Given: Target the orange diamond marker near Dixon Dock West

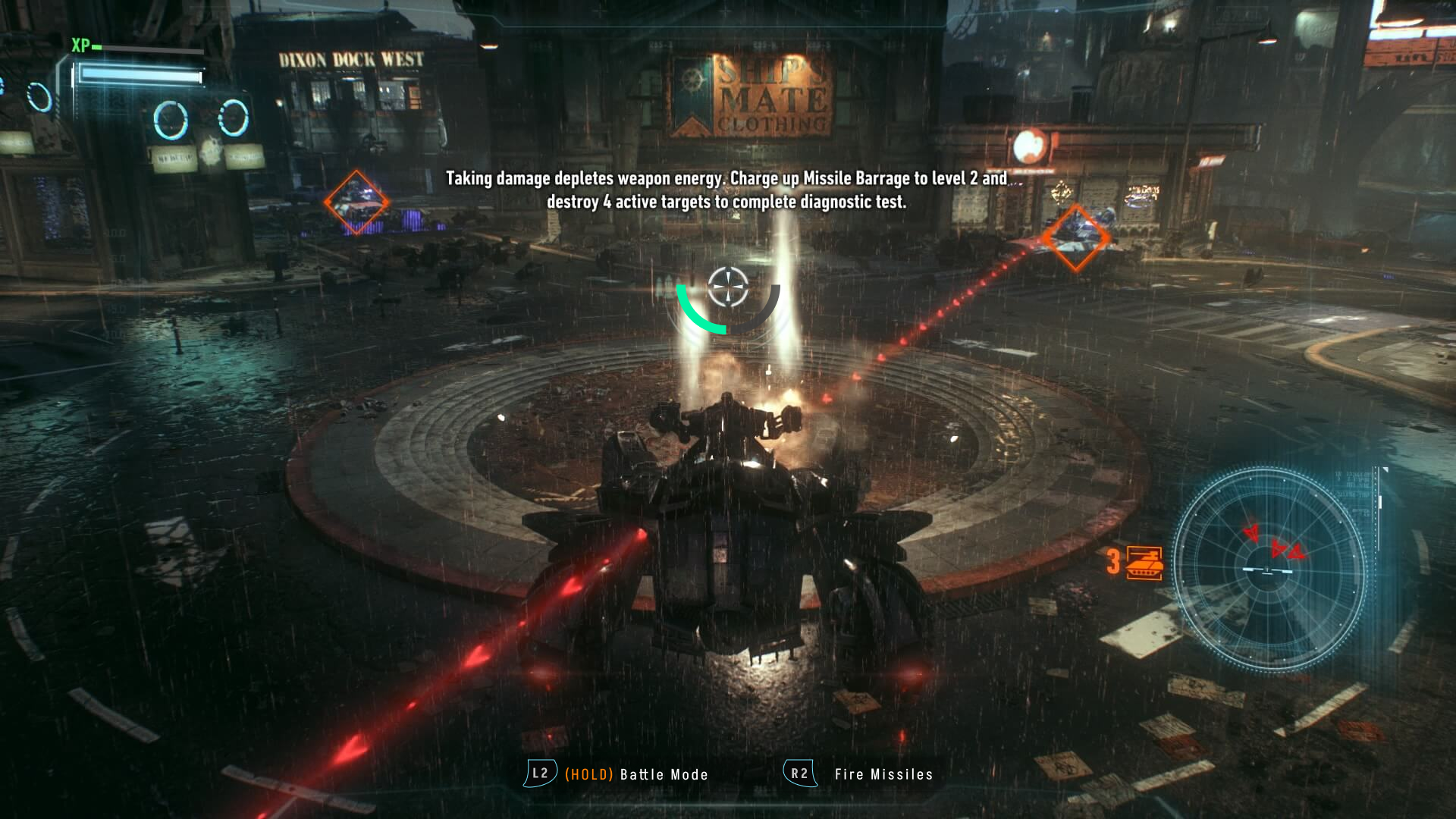Looking at the screenshot, I should pos(356,202).
